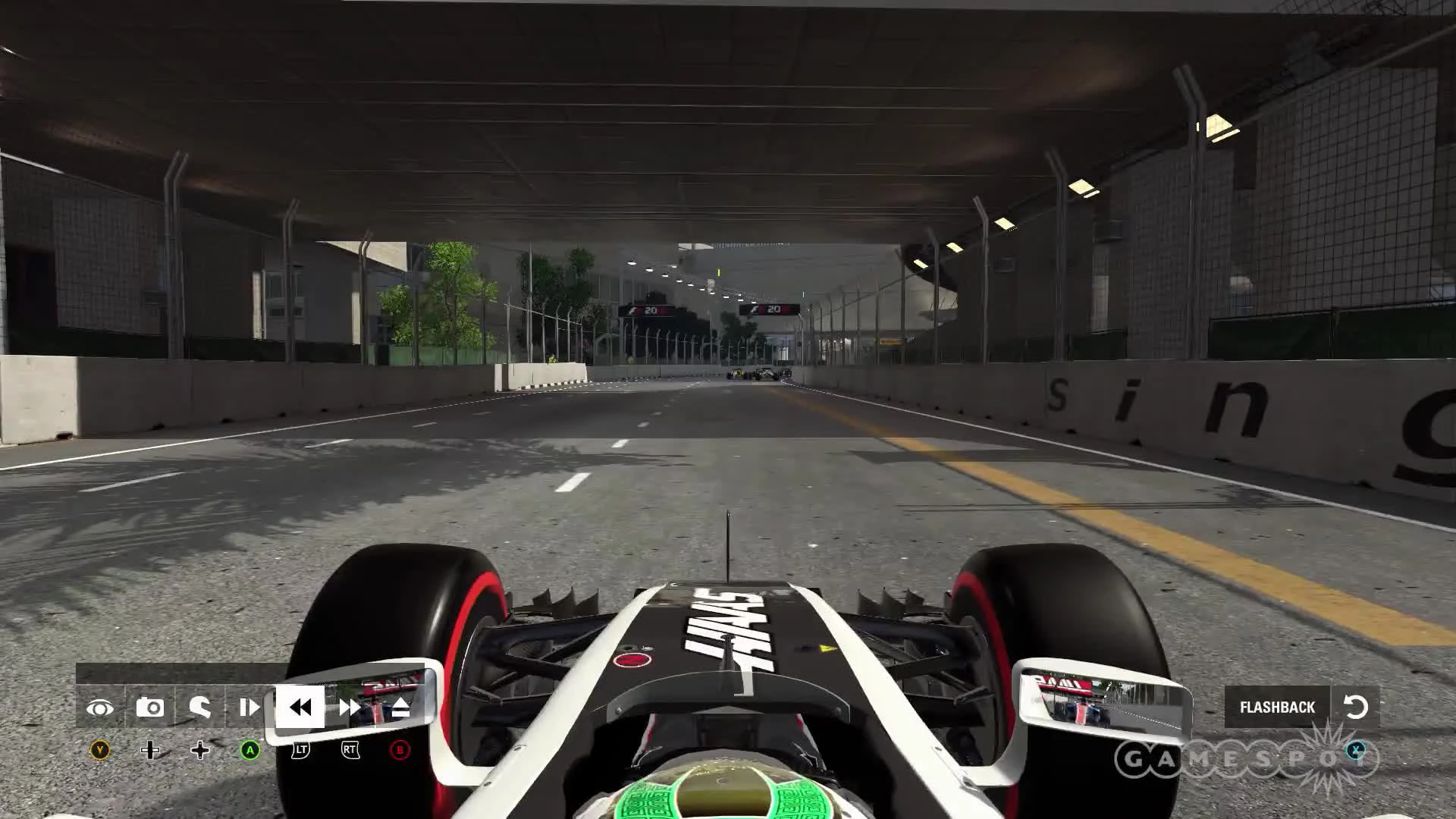Select the helmet camera view icon
The width and height of the screenshot is (1456, 819).
201,707
